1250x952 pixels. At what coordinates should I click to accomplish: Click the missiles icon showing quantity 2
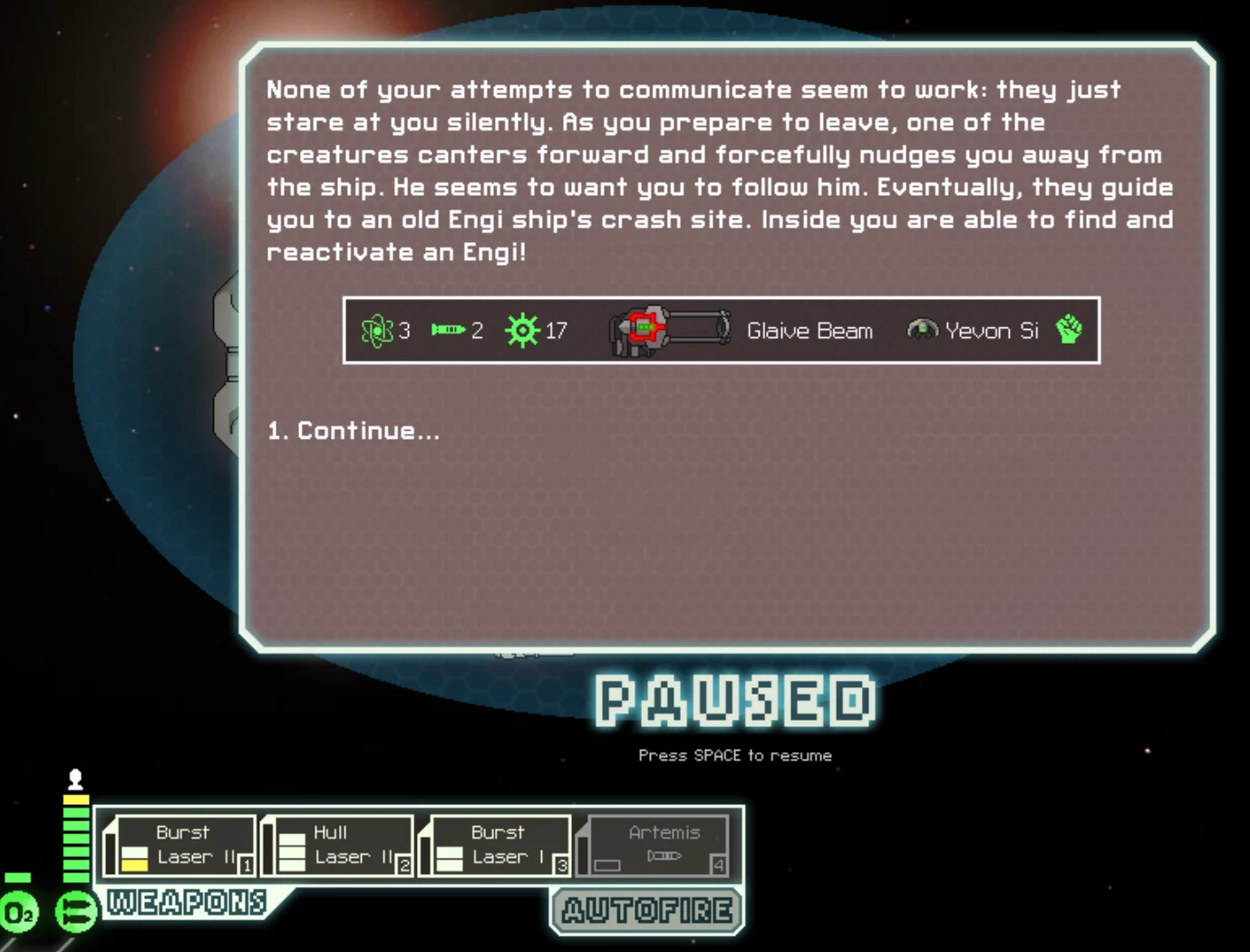446,330
